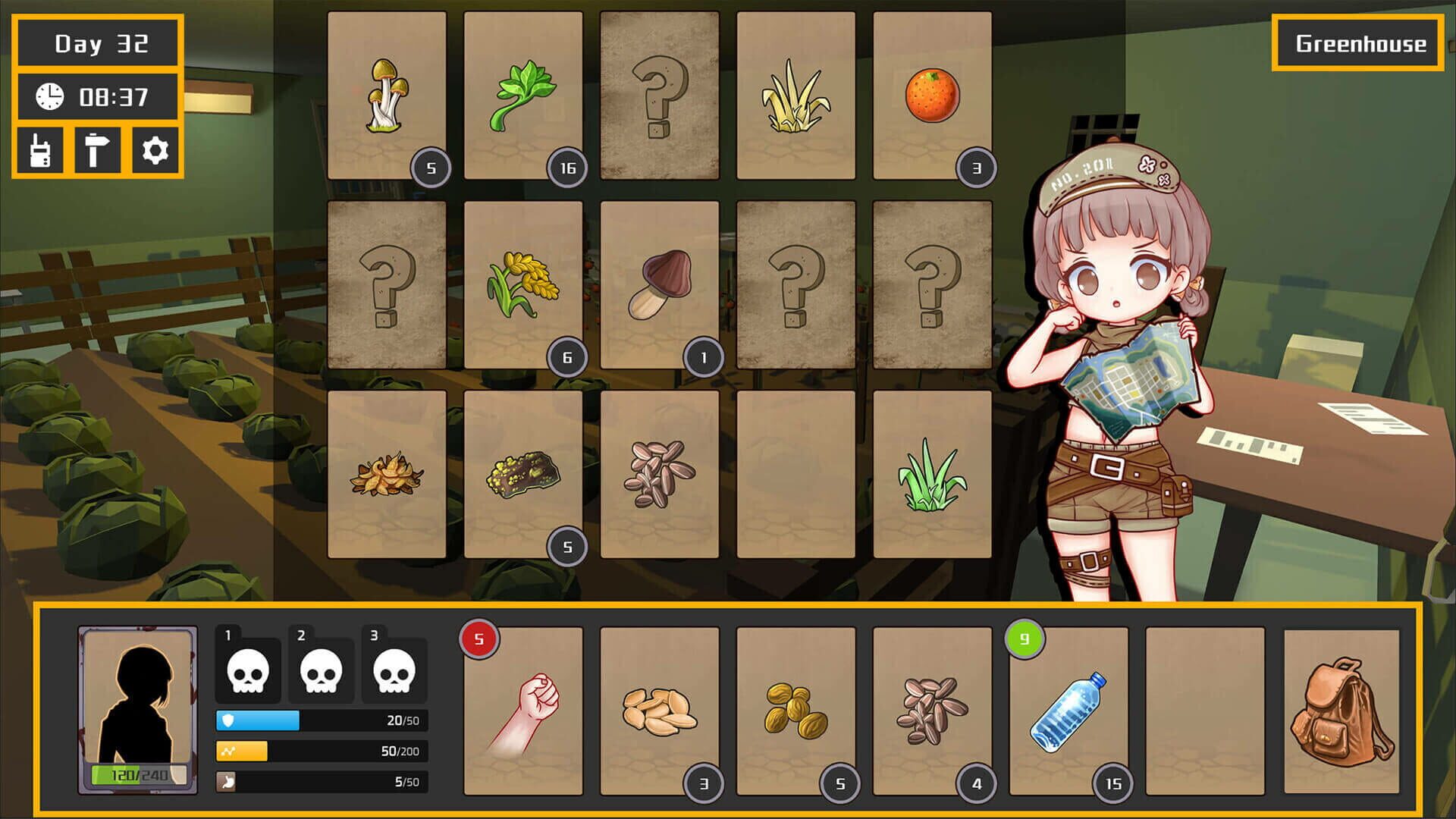Screen dimensions: 1456x819
Task: Open the settings gear menu
Action: pyautogui.click(x=157, y=152)
